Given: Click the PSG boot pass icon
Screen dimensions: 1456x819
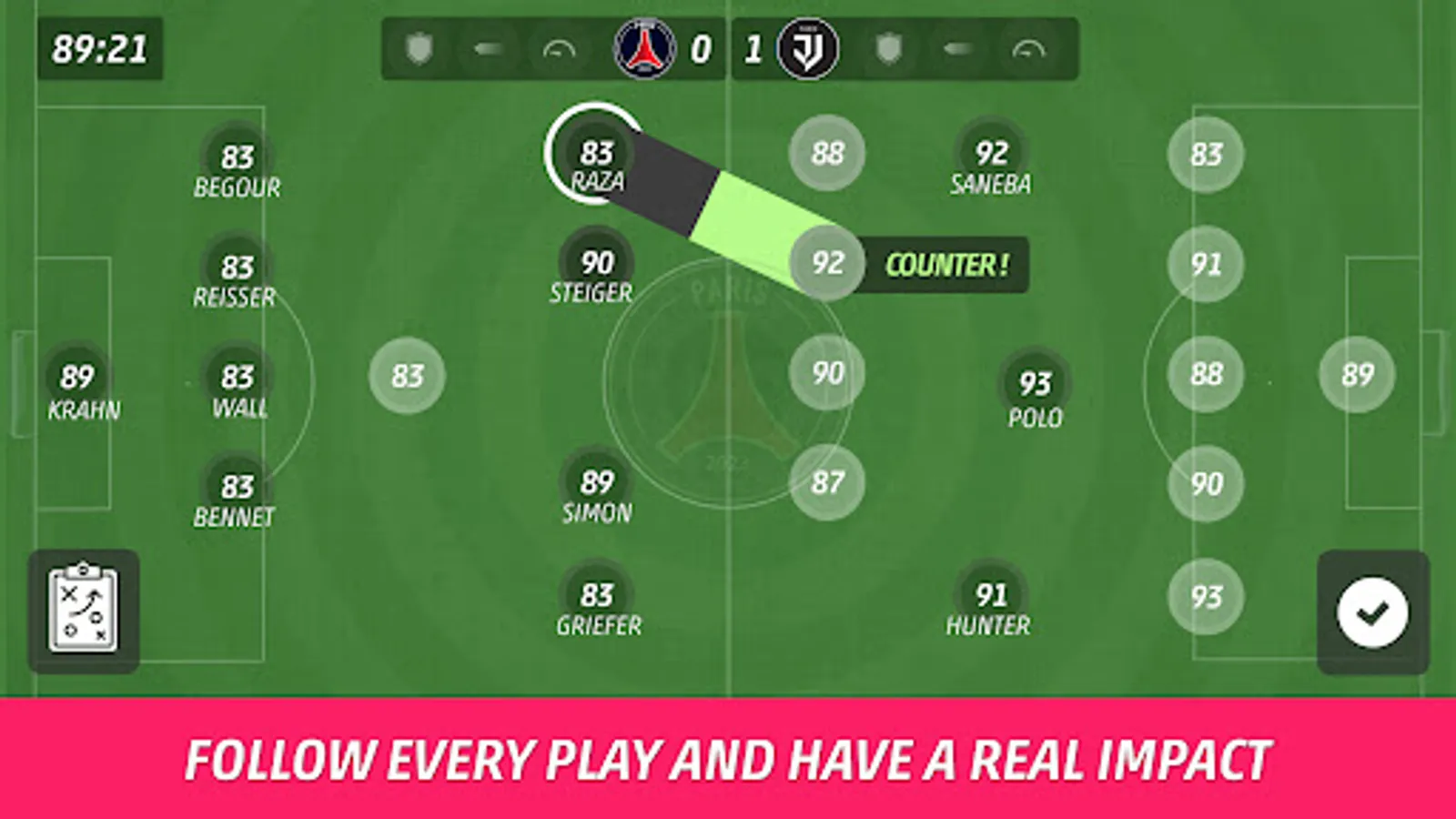Looking at the screenshot, I should point(487,50).
